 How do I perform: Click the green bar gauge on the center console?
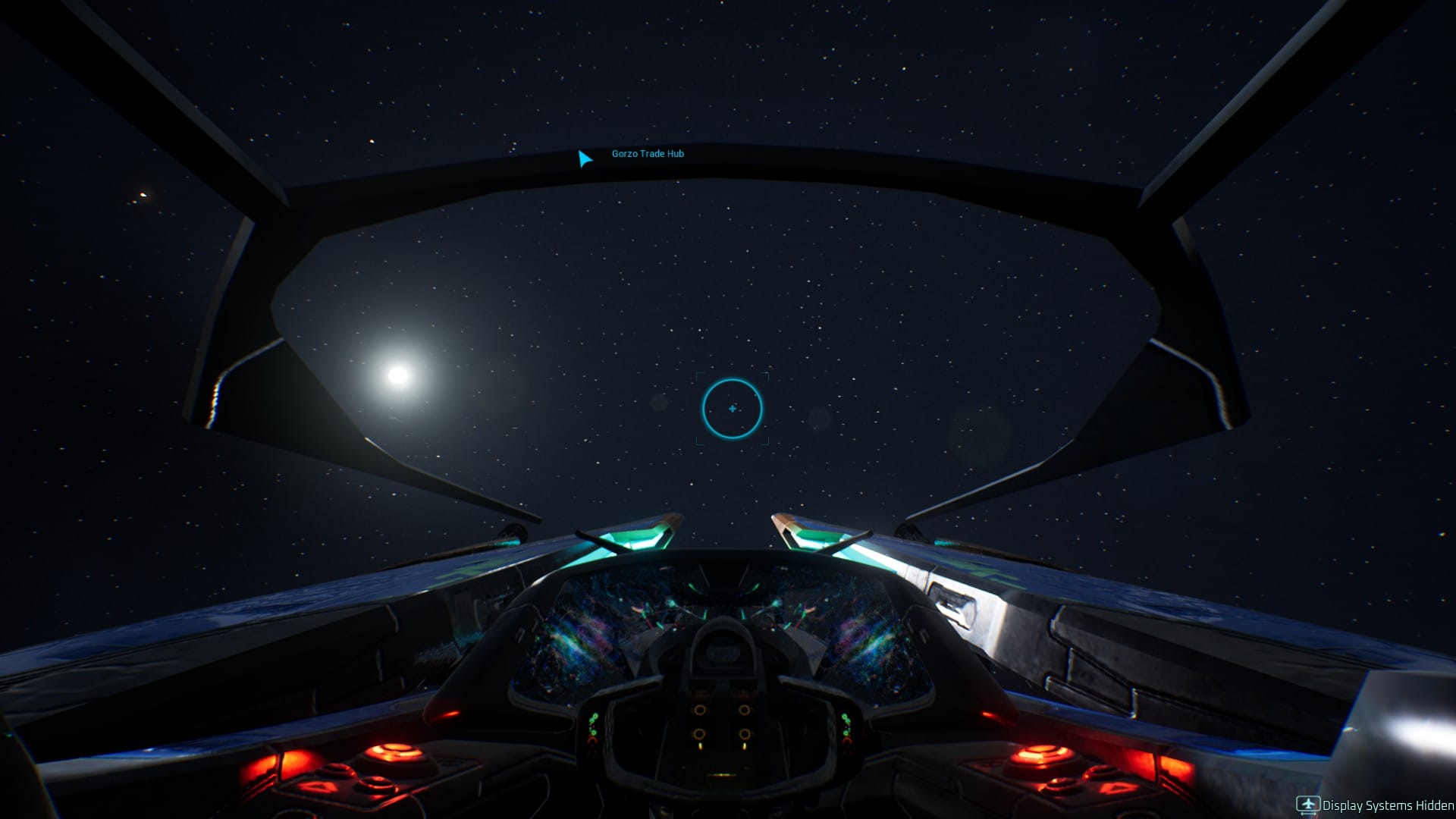pos(723,774)
